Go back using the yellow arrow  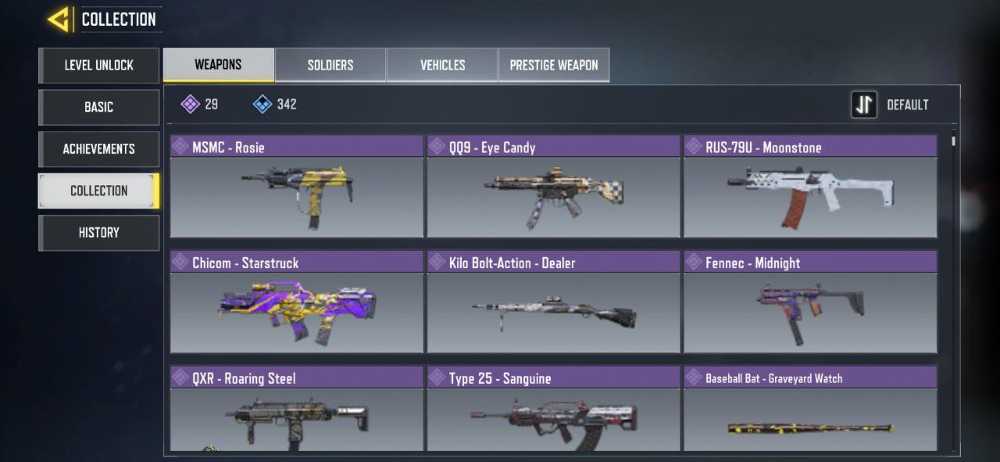pos(59,19)
